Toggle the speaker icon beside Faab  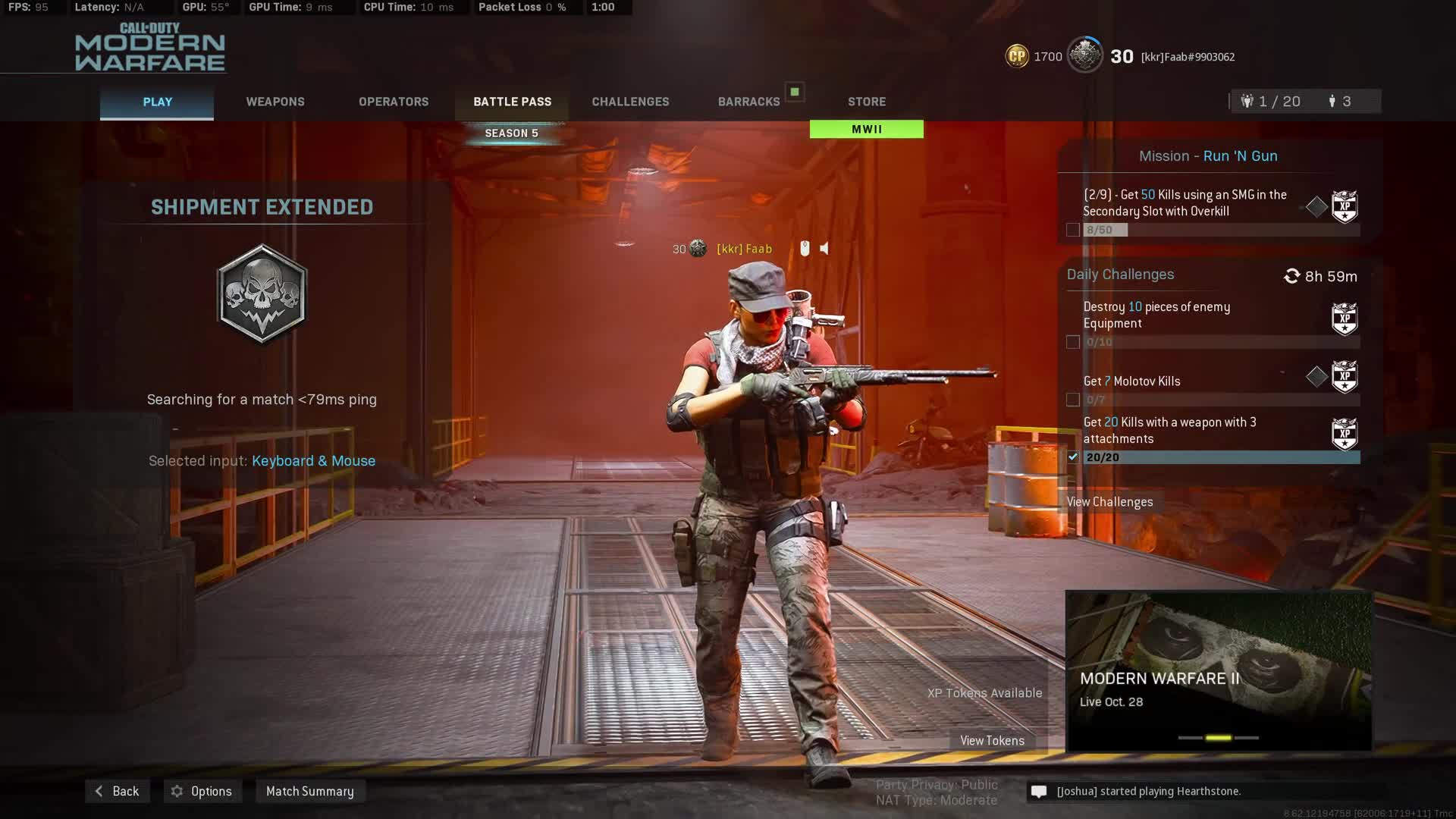click(824, 249)
